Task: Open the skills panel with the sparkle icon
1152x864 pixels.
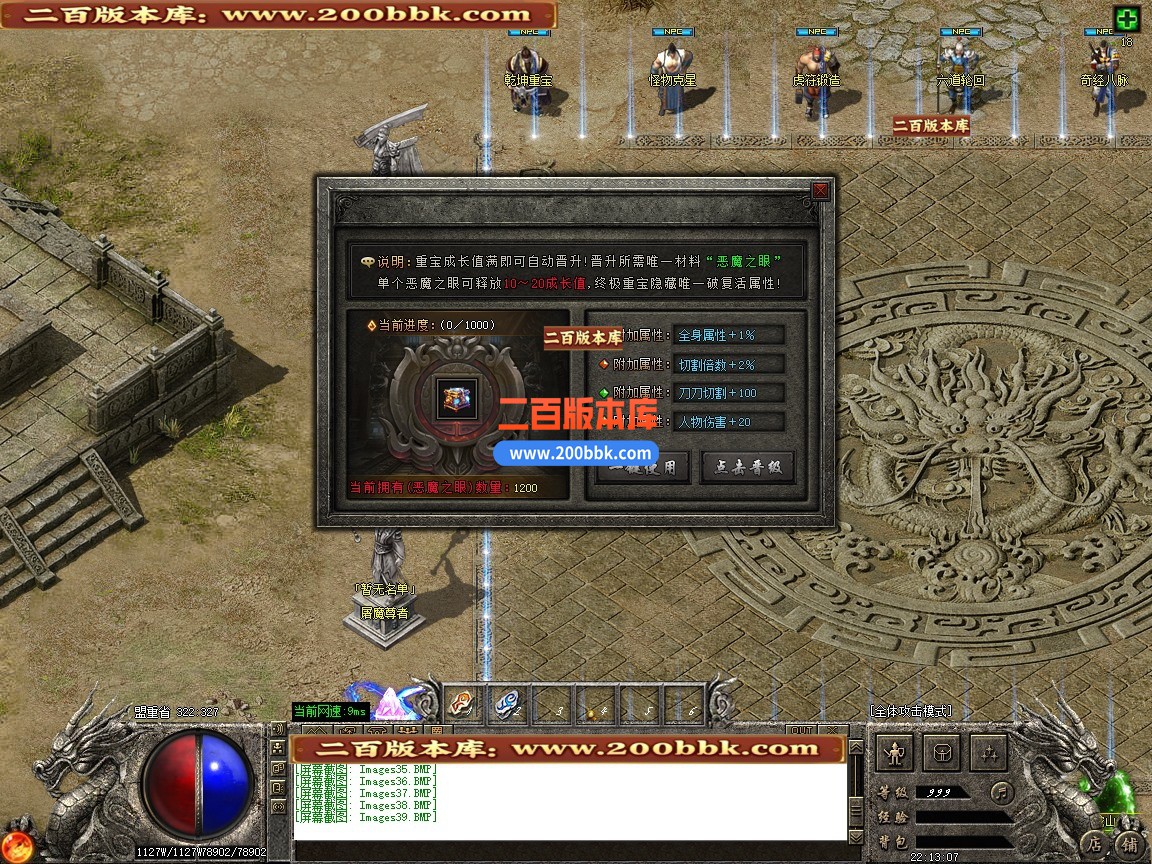Action: (988, 752)
